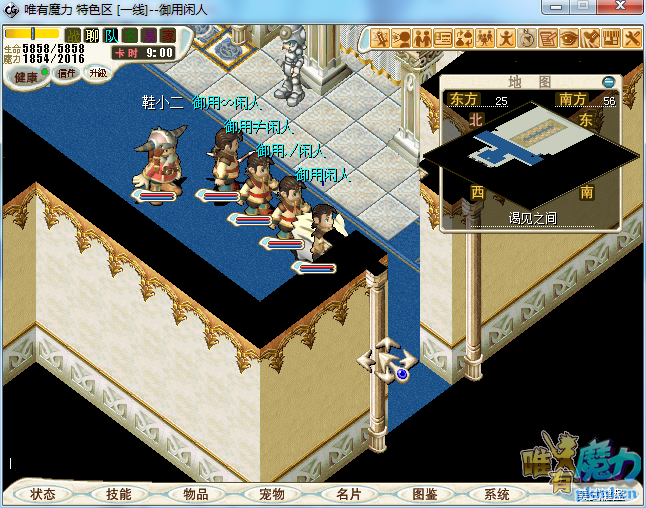Click the 健康 (Health) button
Screen dimensions: 646x508
27,76
